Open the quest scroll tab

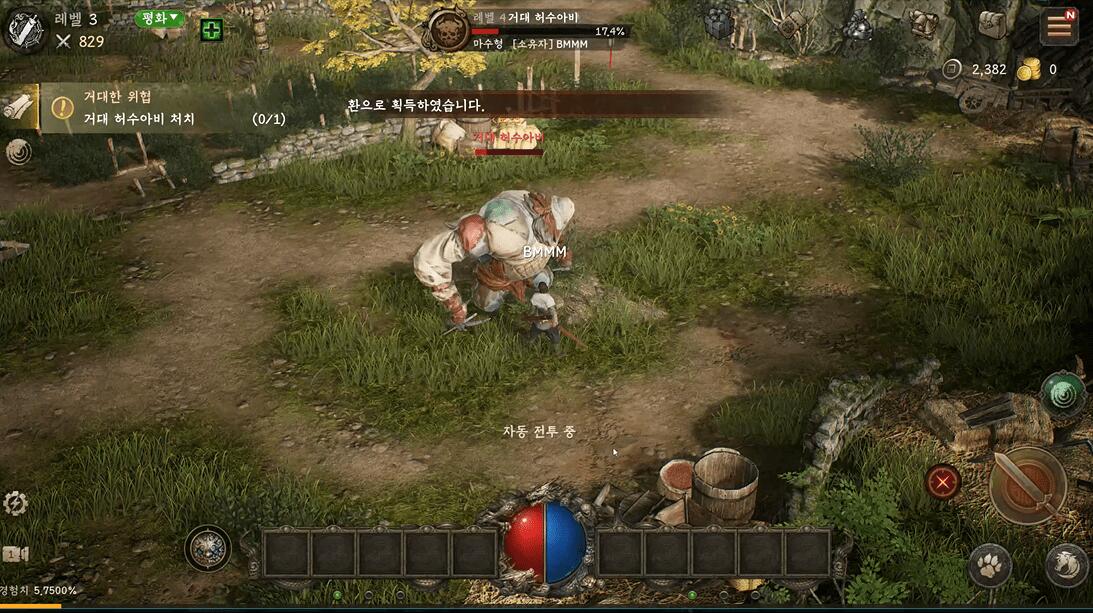point(19,106)
